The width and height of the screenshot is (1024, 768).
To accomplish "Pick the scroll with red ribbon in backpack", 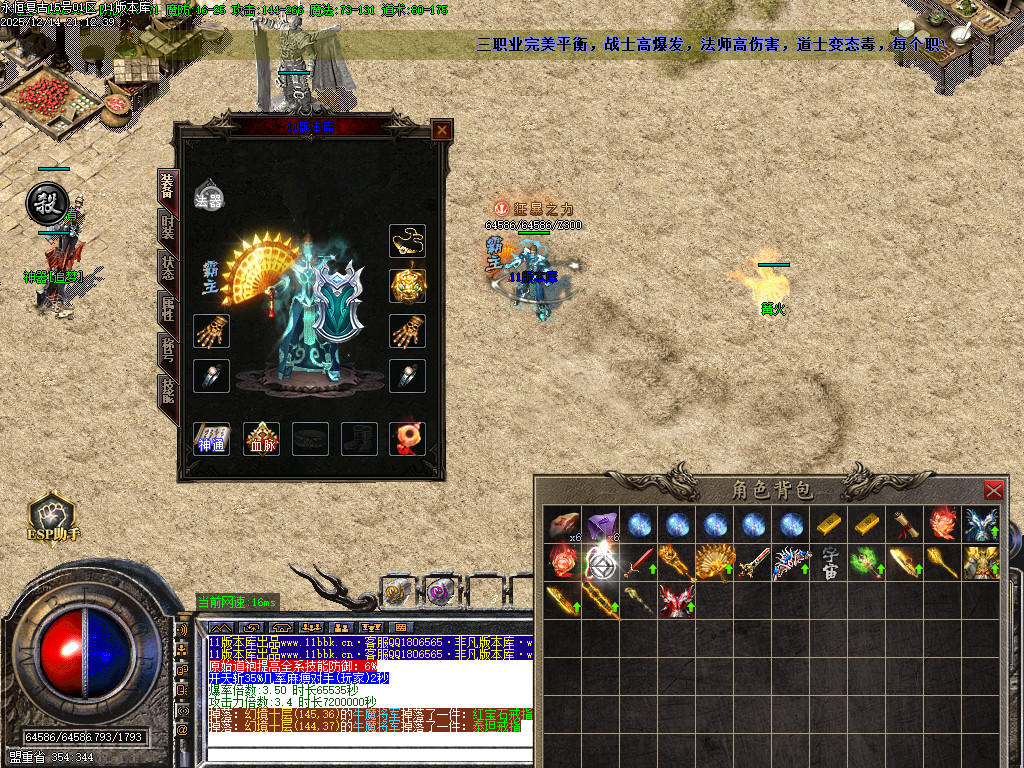I will [906, 525].
